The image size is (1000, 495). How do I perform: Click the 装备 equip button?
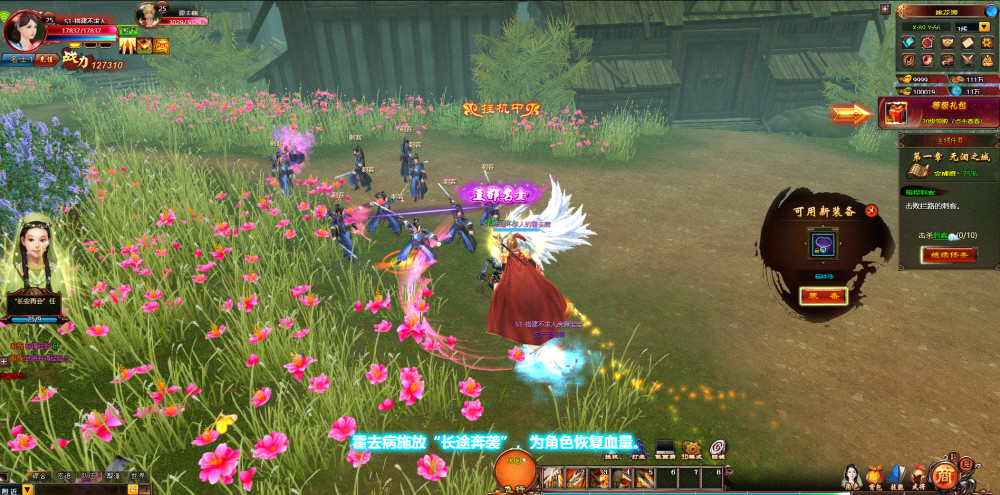(x=824, y=296)
